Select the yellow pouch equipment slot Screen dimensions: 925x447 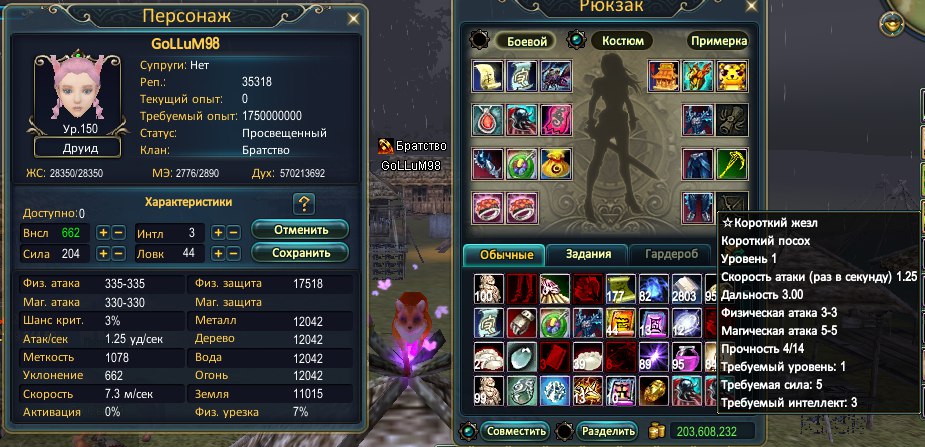555,163
